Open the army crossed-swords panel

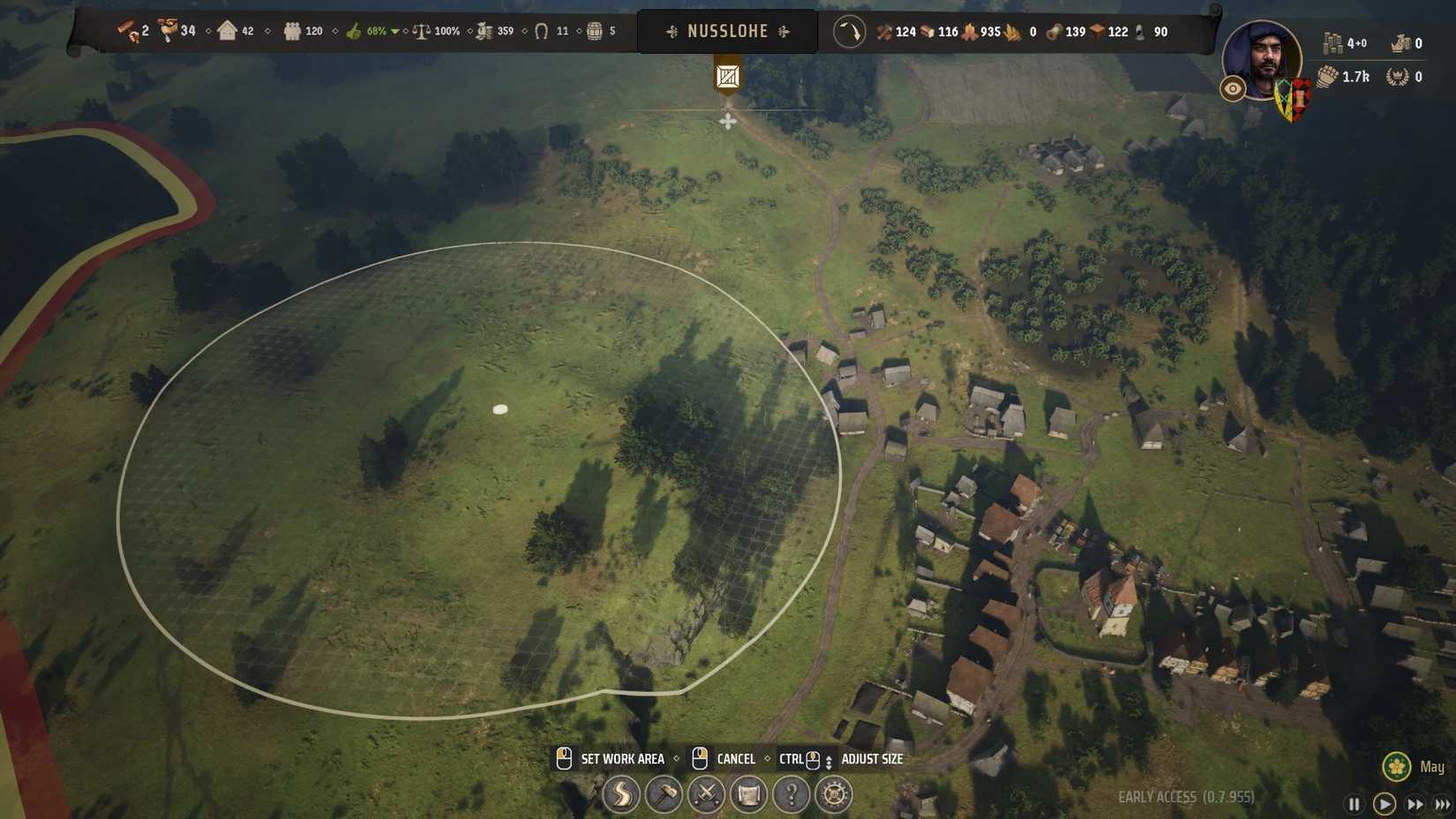click(707, 795)
